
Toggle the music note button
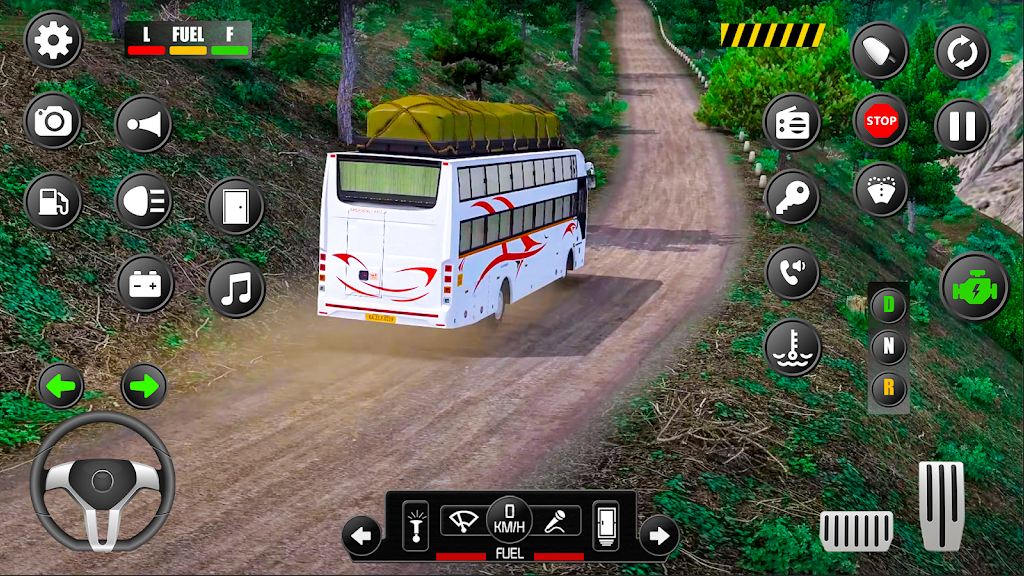coord(235,288)
